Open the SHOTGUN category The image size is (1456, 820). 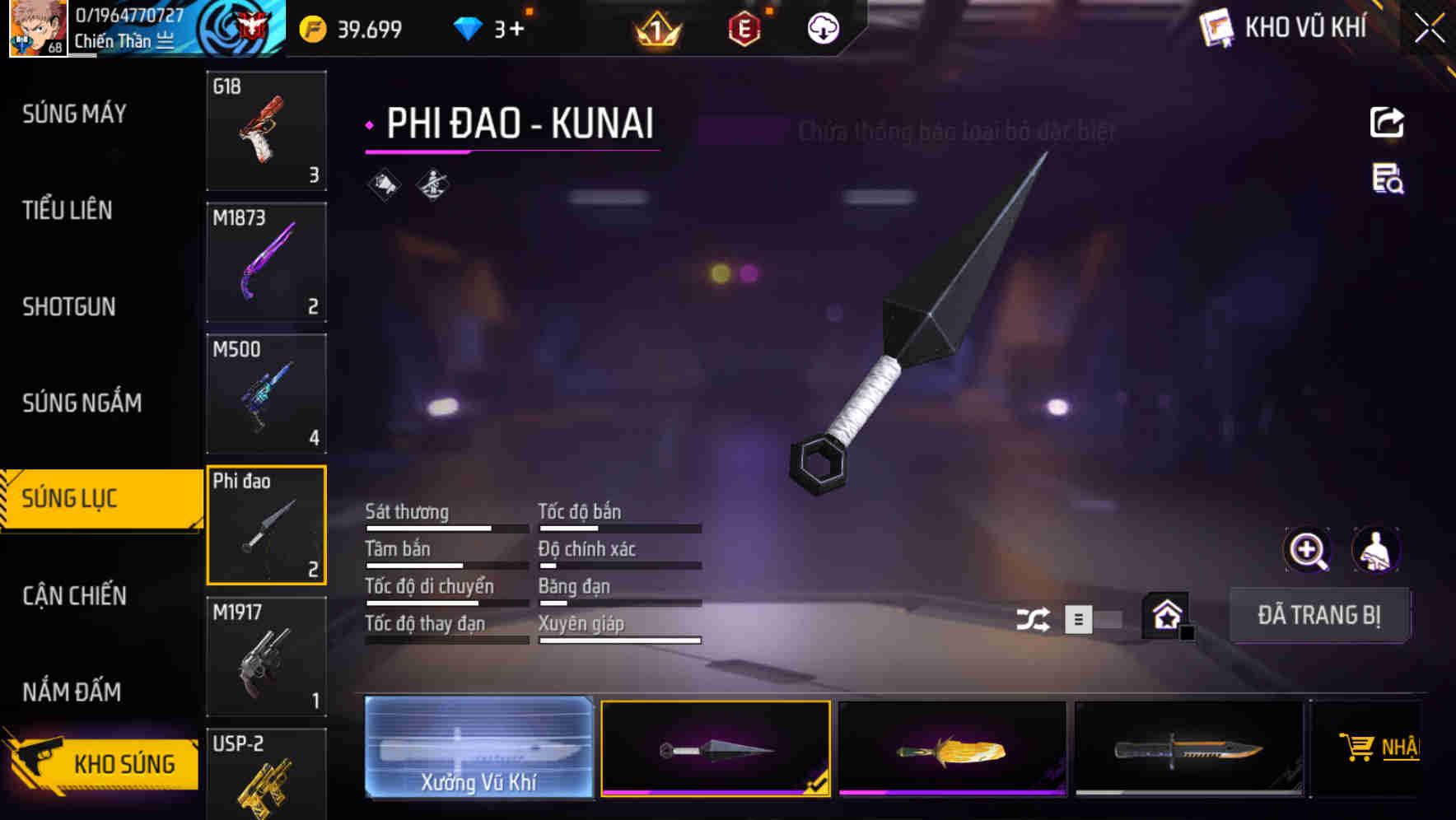pyautogui.click(x=69, y=306)
